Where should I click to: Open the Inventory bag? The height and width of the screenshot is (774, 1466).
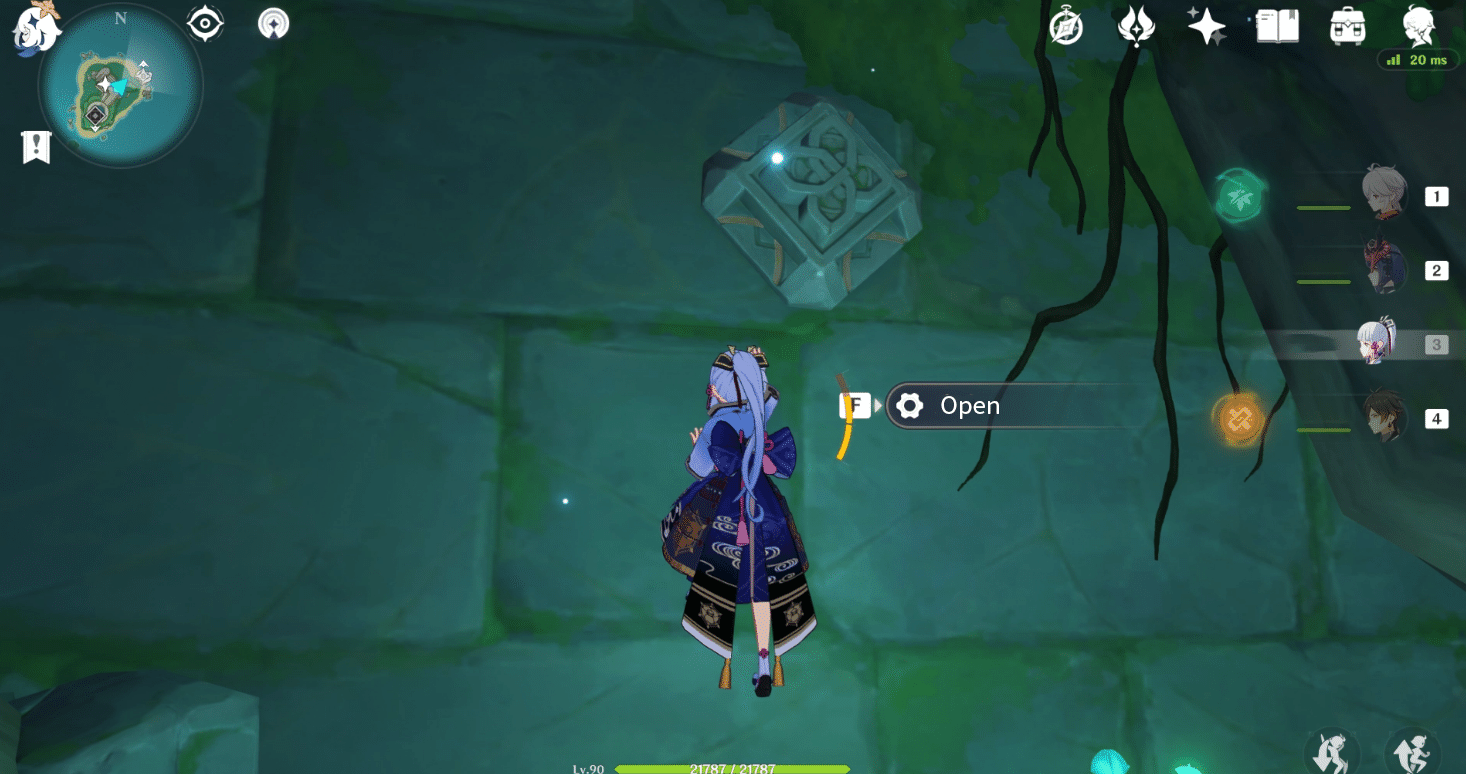[1348, 27]
